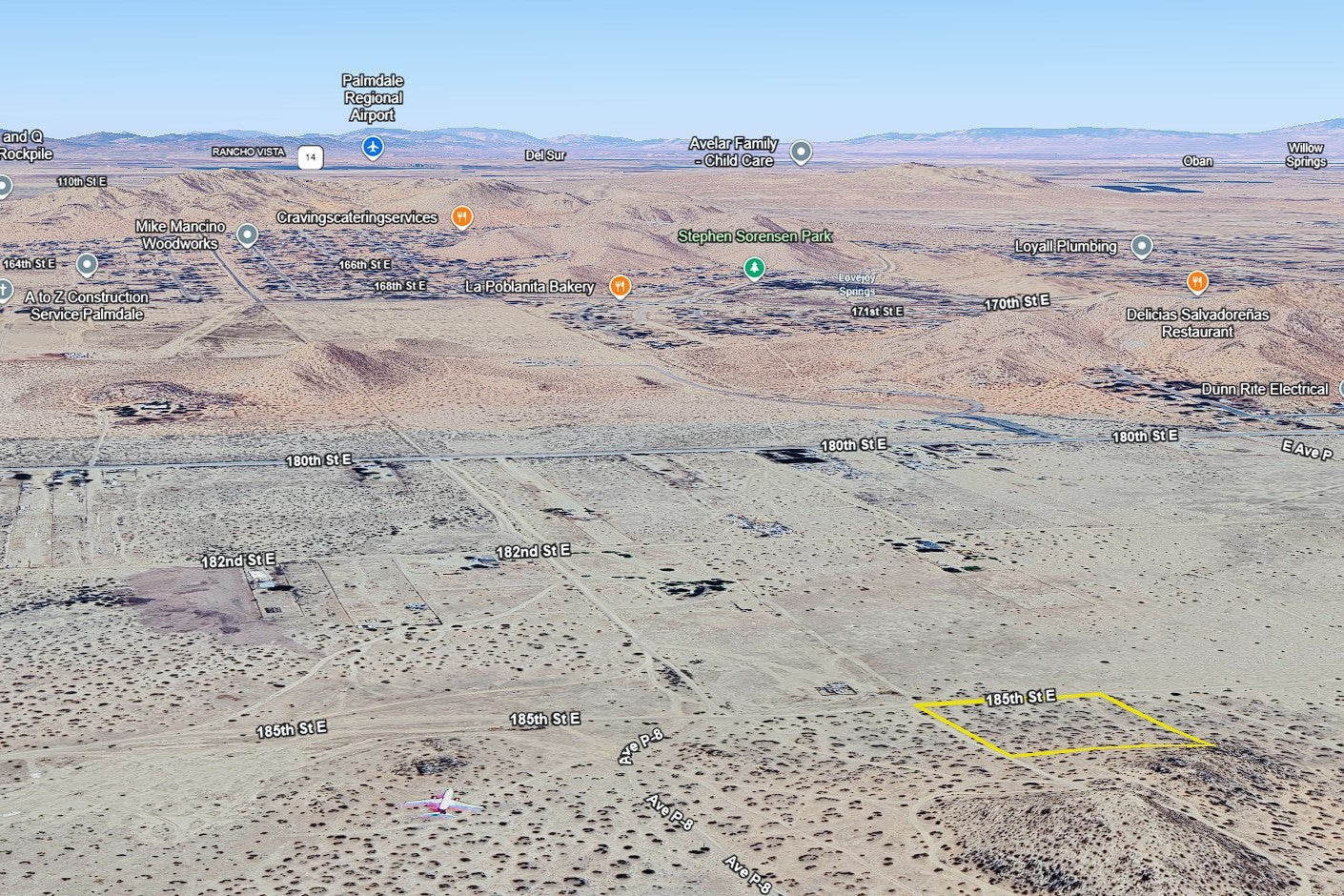
Task: Choose the La Poblanita Bakery pin
Action: tap(620, 286)
